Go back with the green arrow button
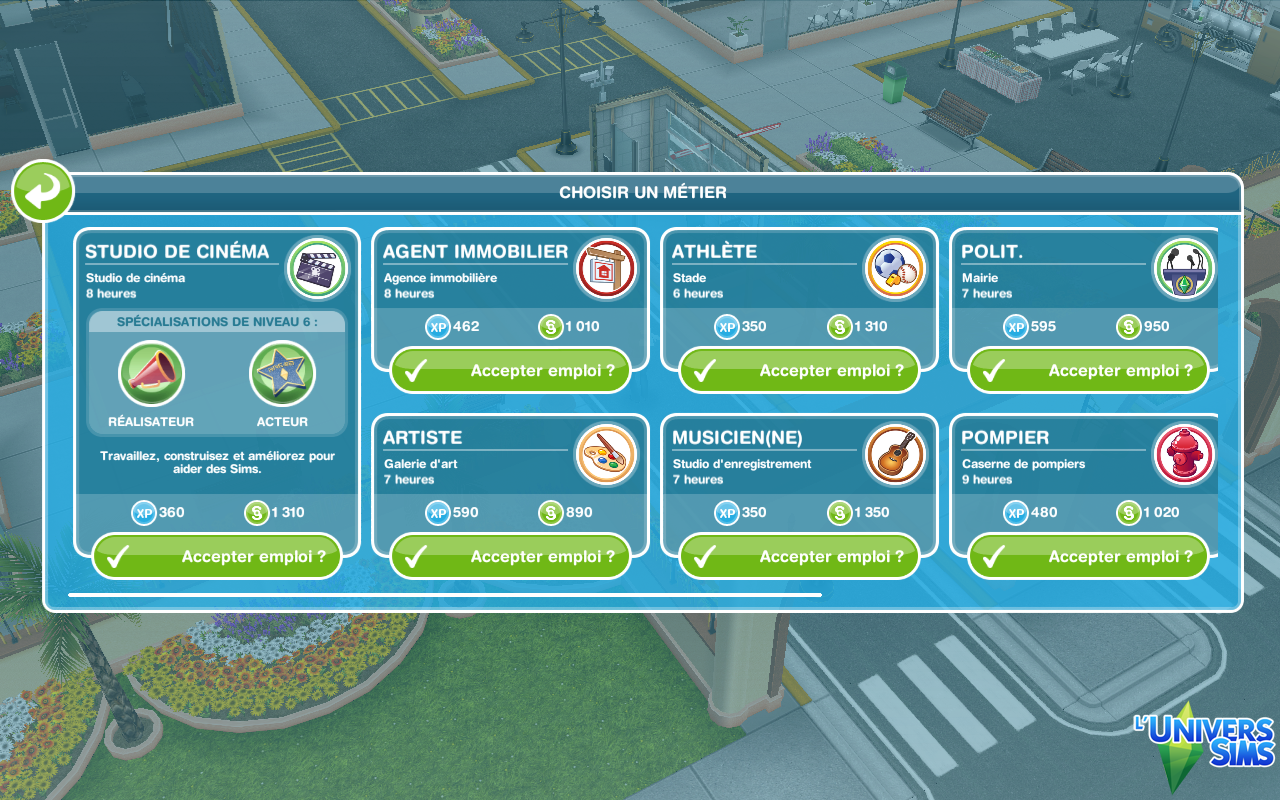Viewport: 1280px width, 800px height. pos(43,190)
